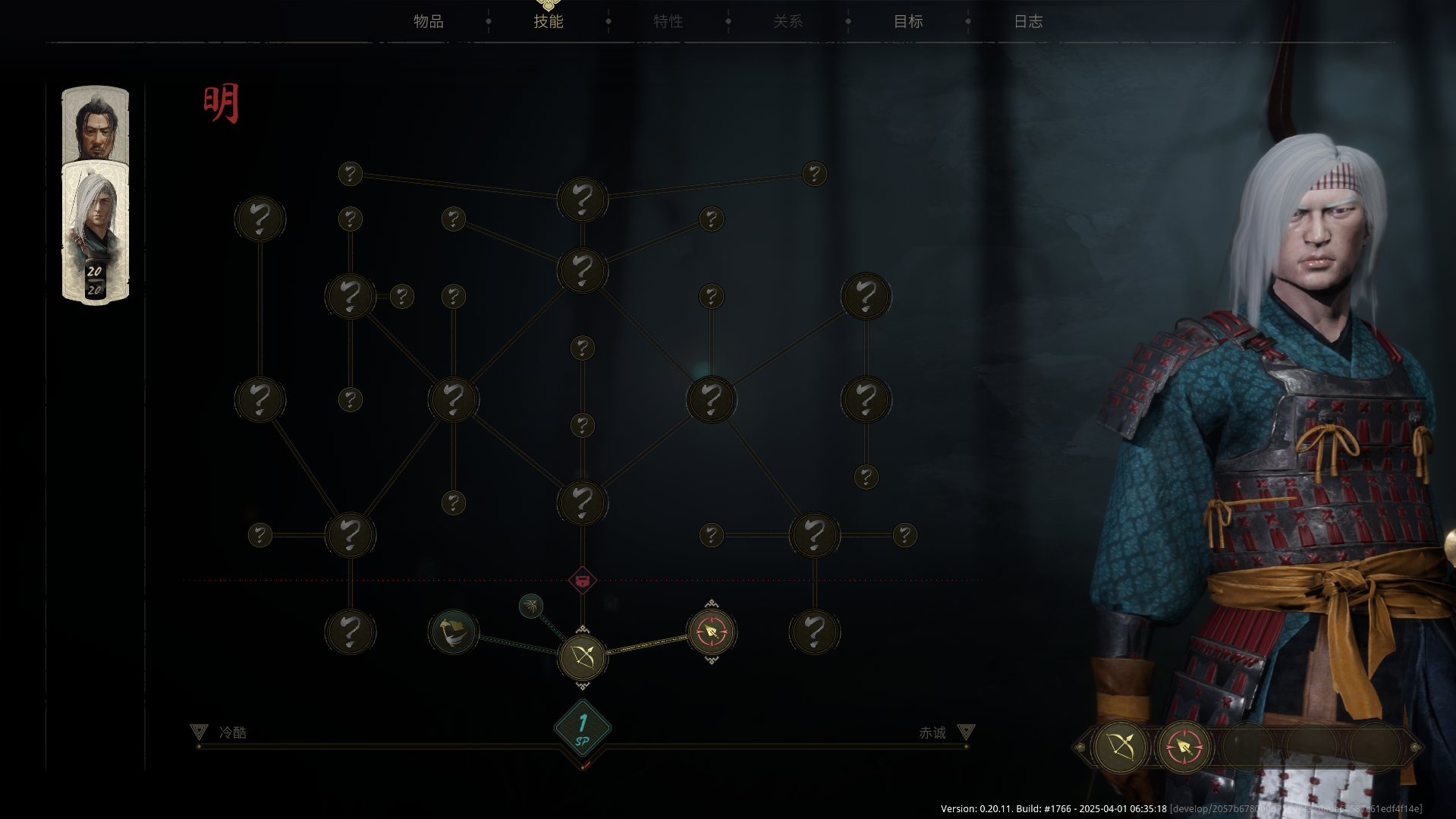1456x819 pixels.
Task: Activate the crosshair arrow hotbar skill
Action: pos(1184,747)
